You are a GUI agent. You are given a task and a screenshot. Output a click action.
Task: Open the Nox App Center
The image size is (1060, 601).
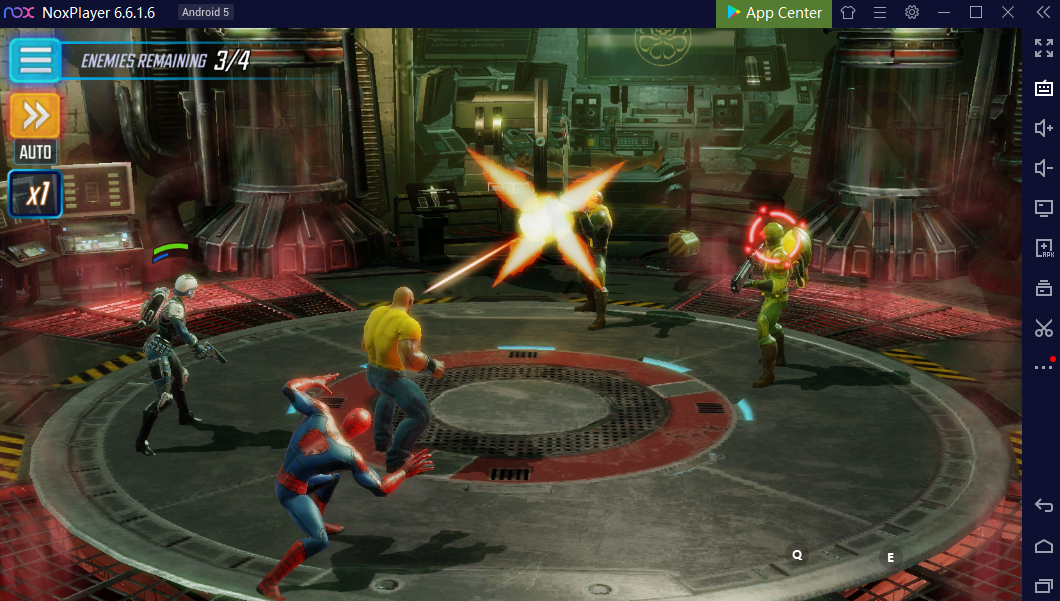tap(774, 13)
